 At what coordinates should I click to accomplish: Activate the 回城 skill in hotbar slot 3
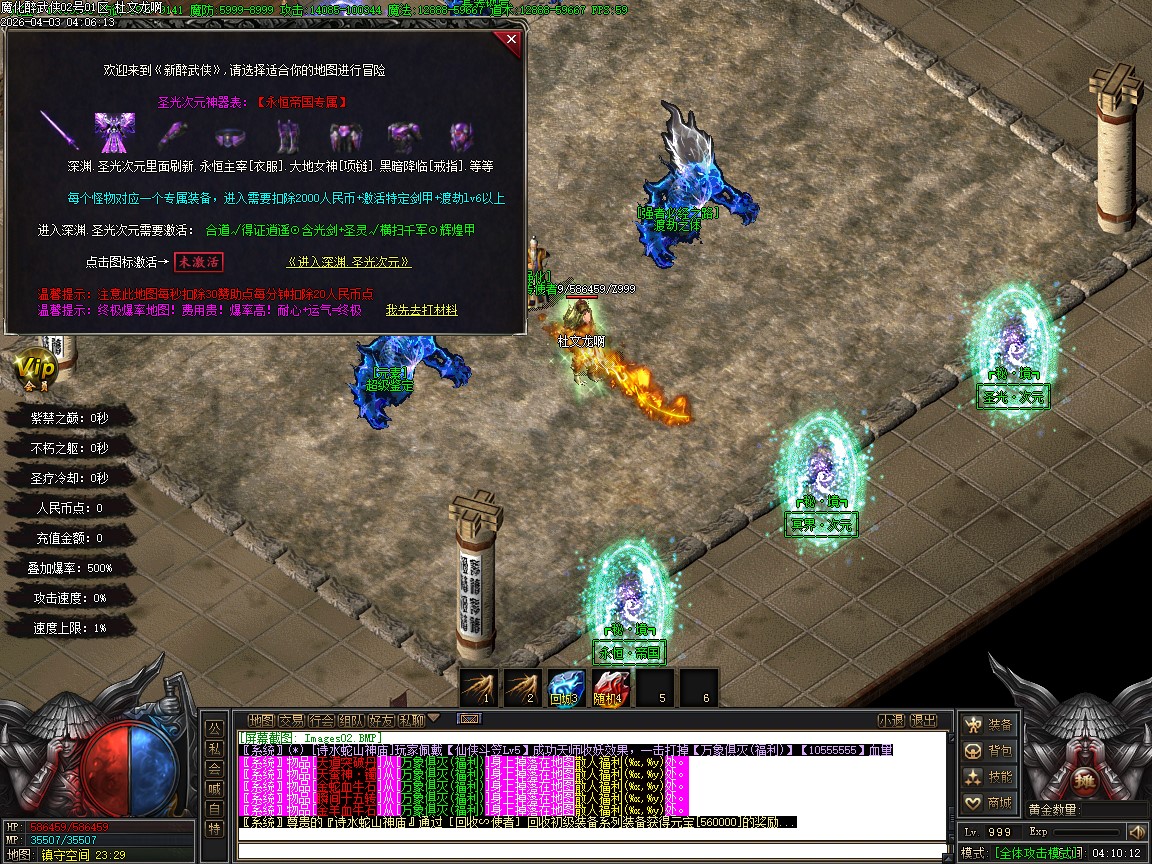[566, 688]
